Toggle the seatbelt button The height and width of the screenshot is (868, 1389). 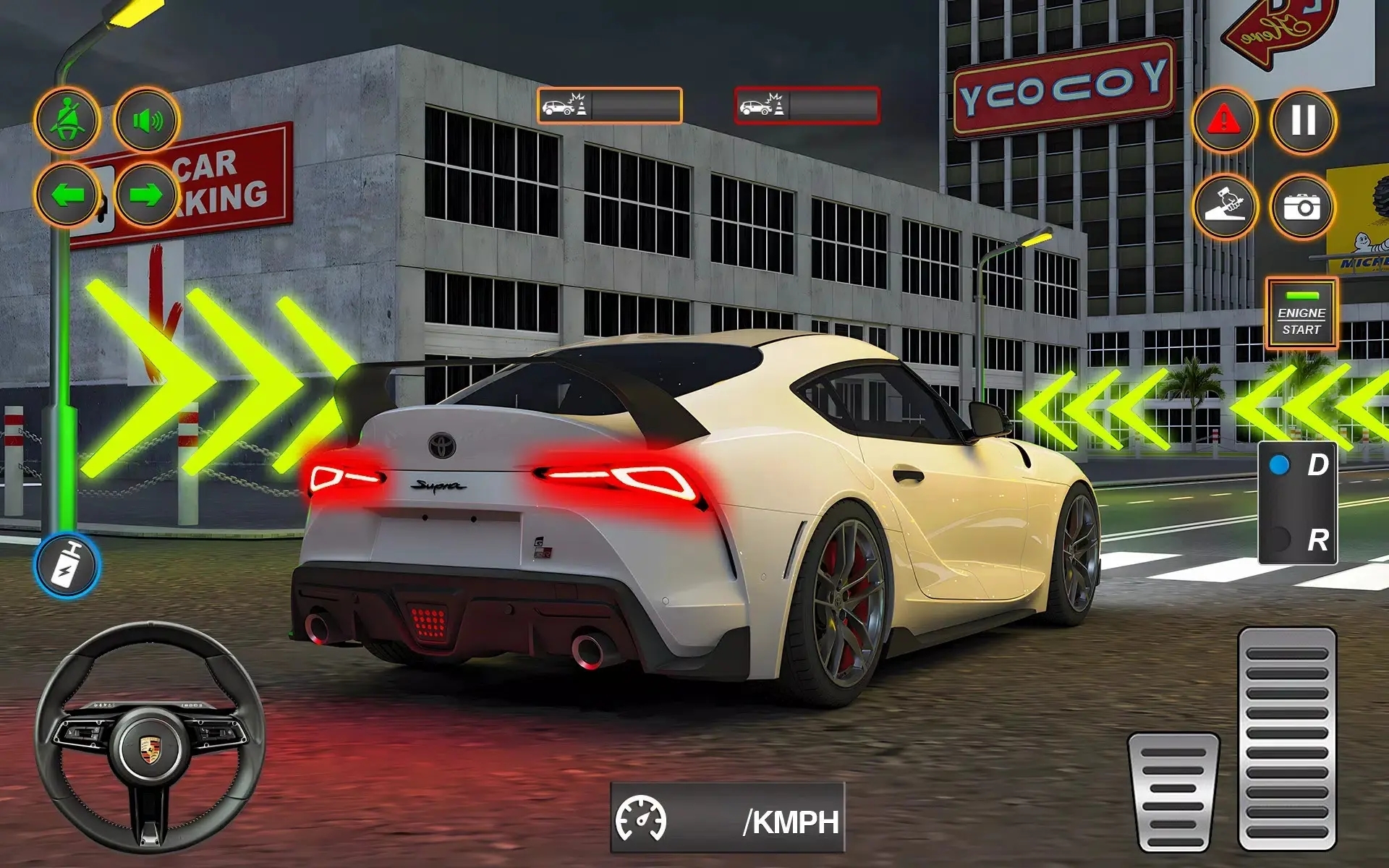67,120
